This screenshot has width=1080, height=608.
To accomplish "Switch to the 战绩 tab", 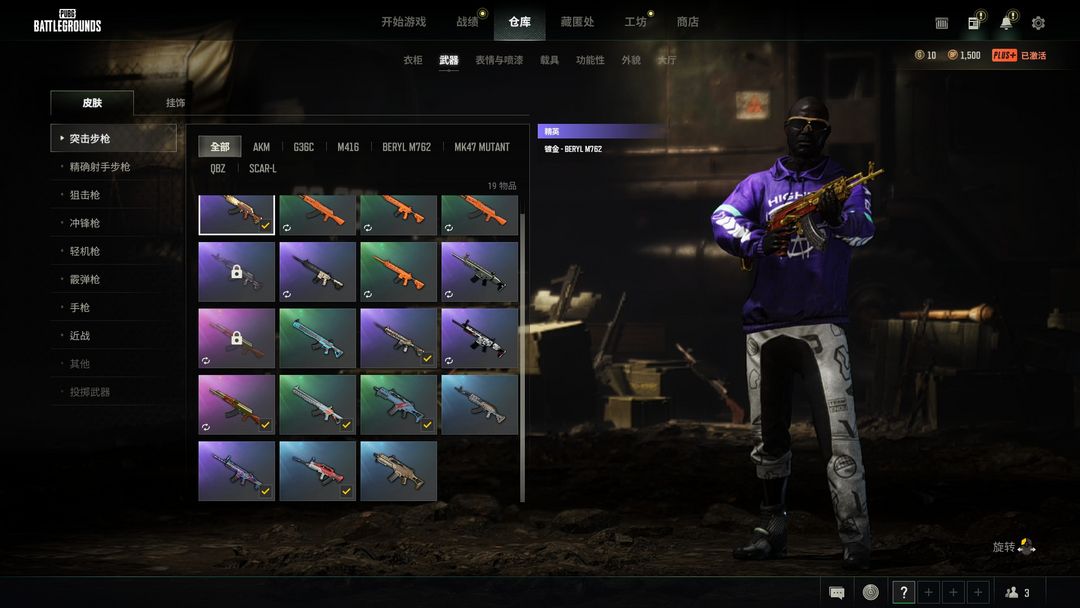I will 467,22.
